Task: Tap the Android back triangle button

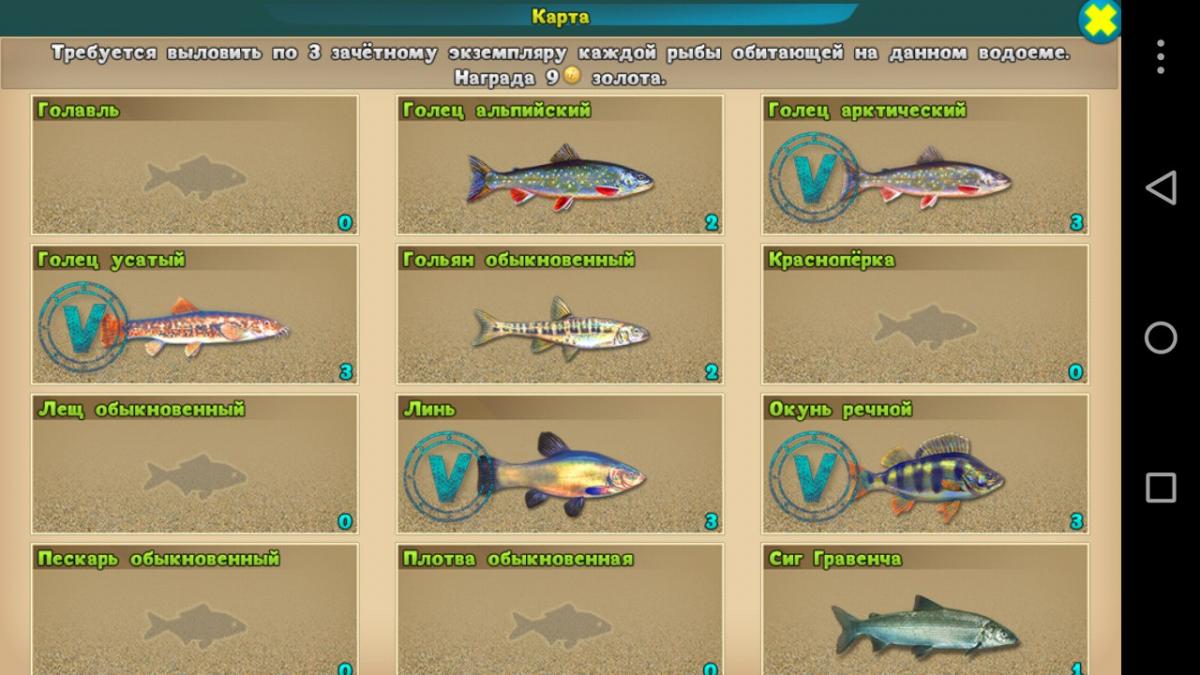Action: coord(1160,188)
